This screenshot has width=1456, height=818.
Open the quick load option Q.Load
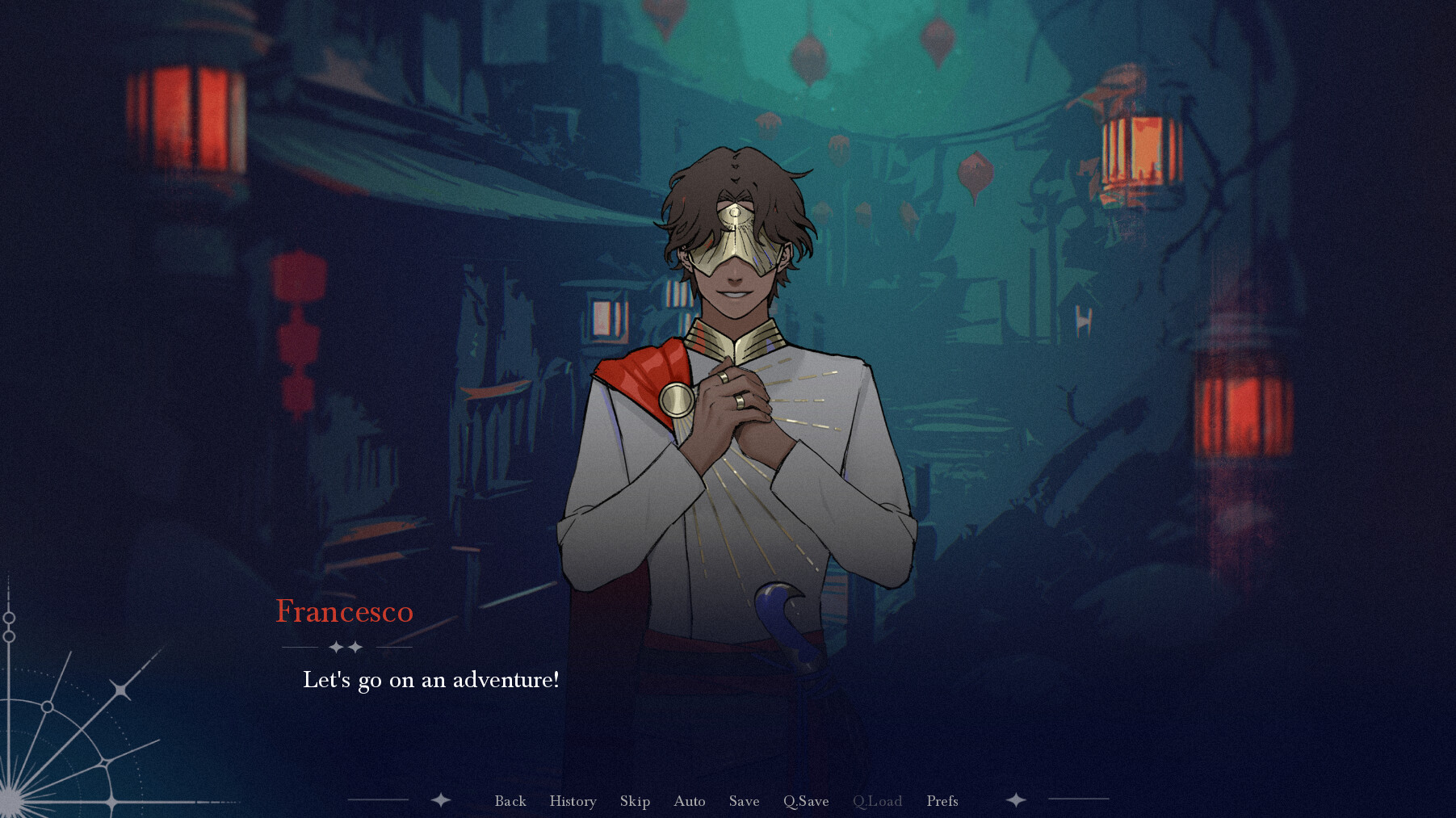point(878,800)
